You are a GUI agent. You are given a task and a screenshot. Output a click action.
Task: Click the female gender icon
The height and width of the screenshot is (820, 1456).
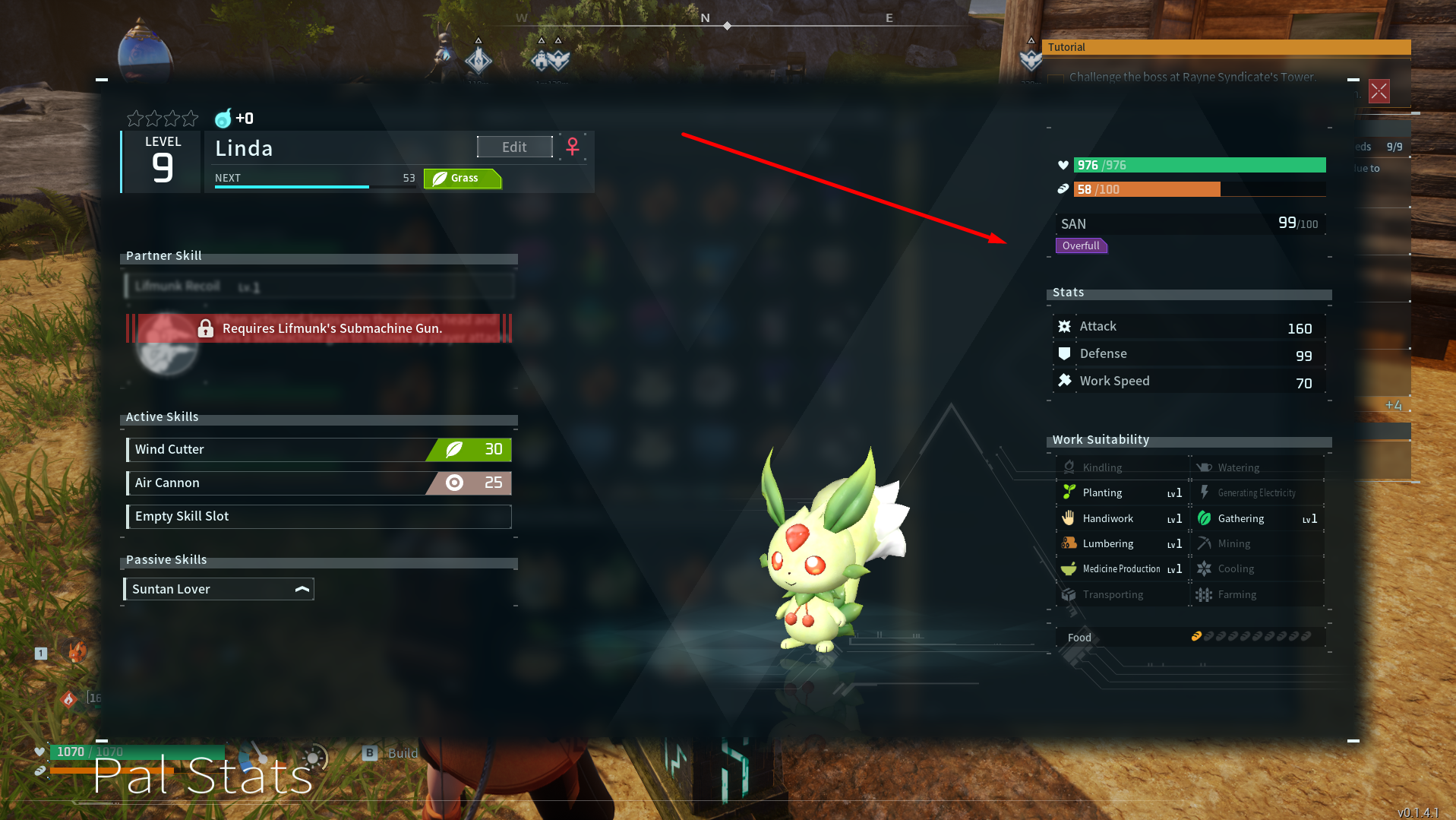[573, 146]
